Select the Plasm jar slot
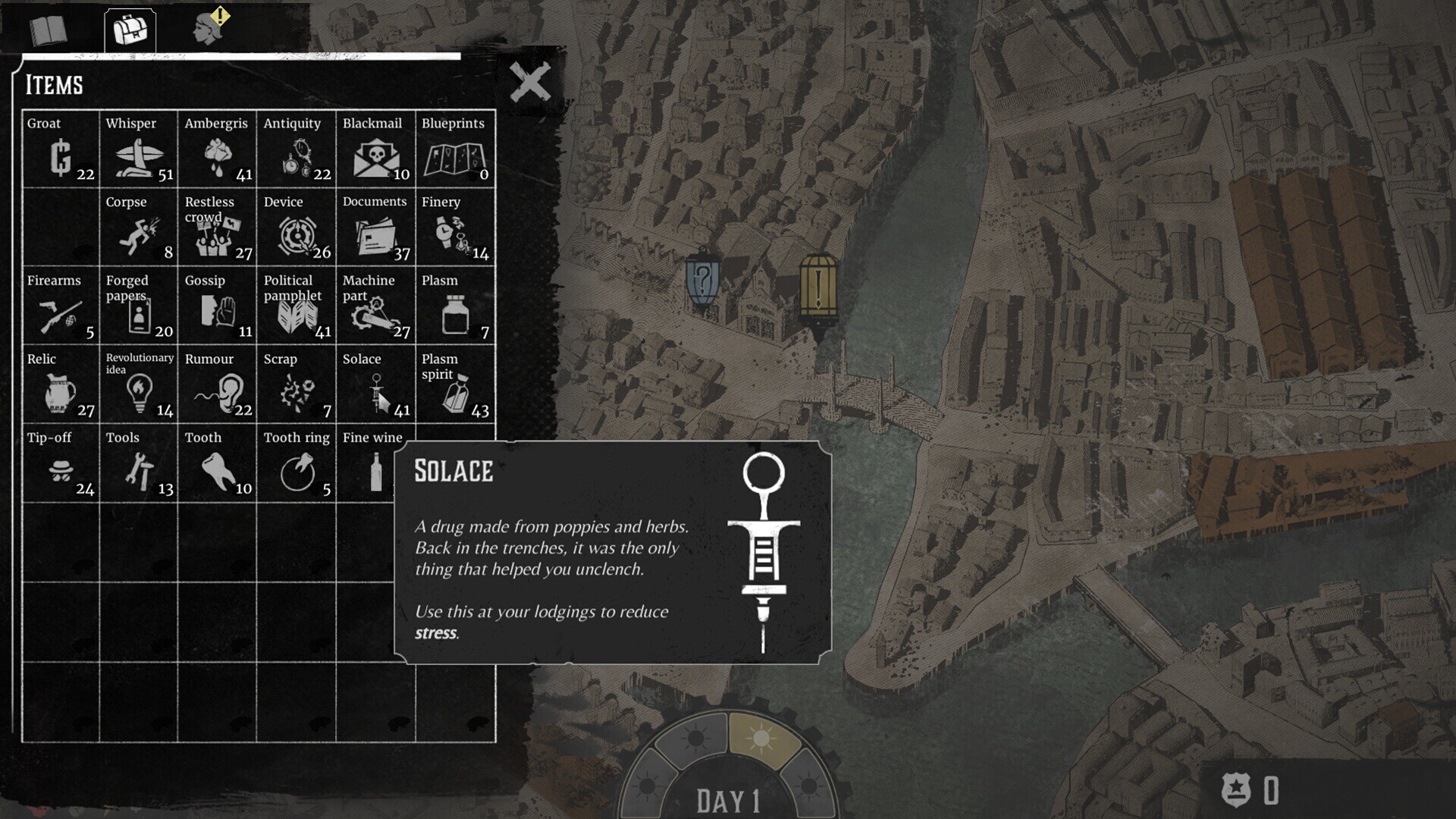The width and height of the screenshot is (1456, 819). 455,306
